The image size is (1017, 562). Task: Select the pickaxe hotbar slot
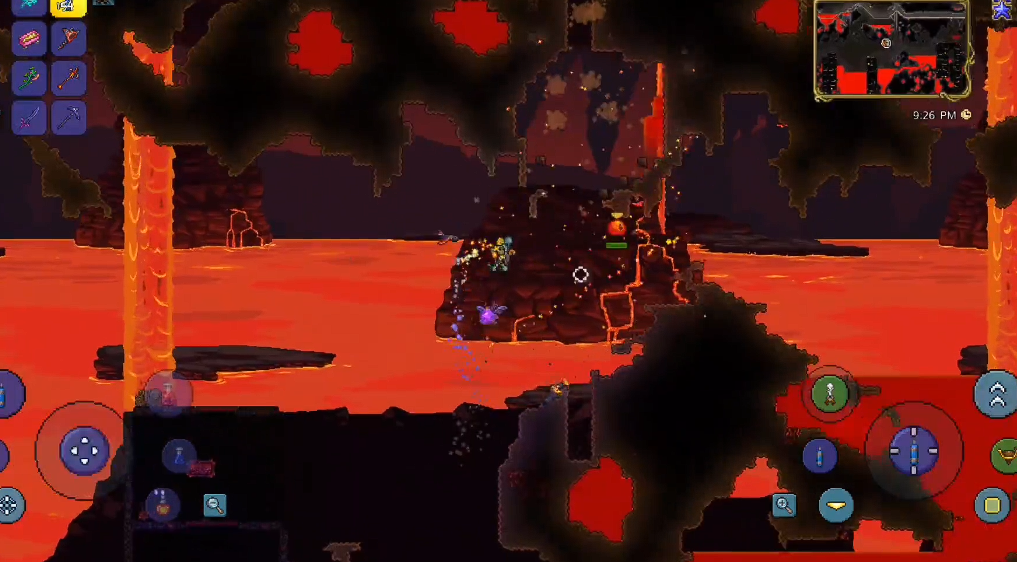[68, 117]
